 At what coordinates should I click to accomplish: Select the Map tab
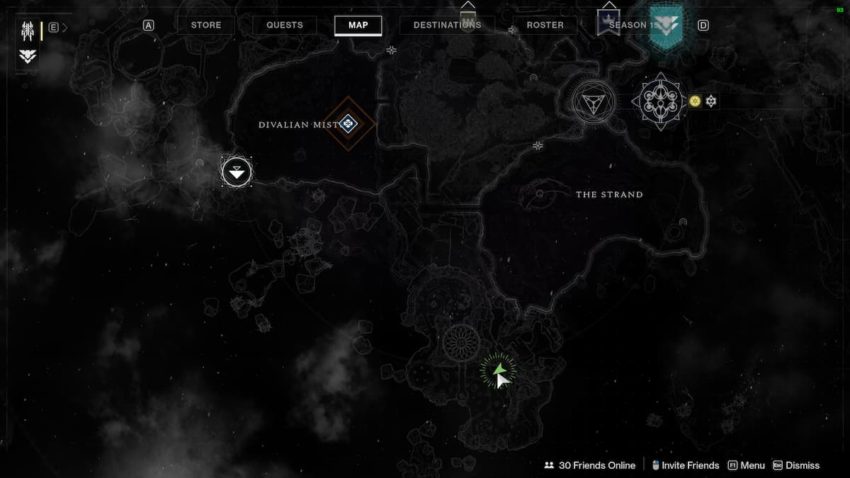pyautogui.click(x=358, y=25)
